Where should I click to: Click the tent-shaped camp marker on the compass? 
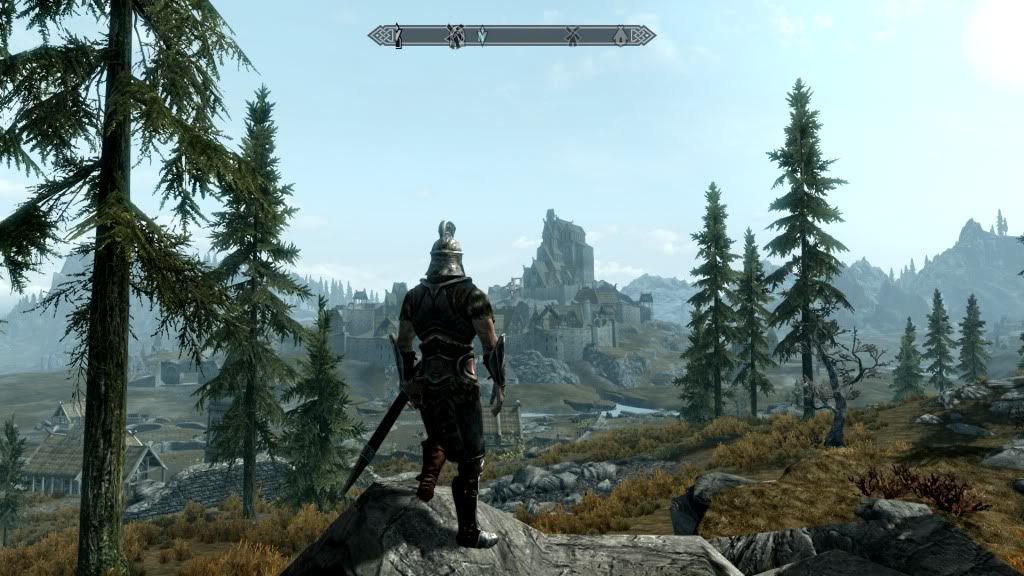tap(620, 36)
